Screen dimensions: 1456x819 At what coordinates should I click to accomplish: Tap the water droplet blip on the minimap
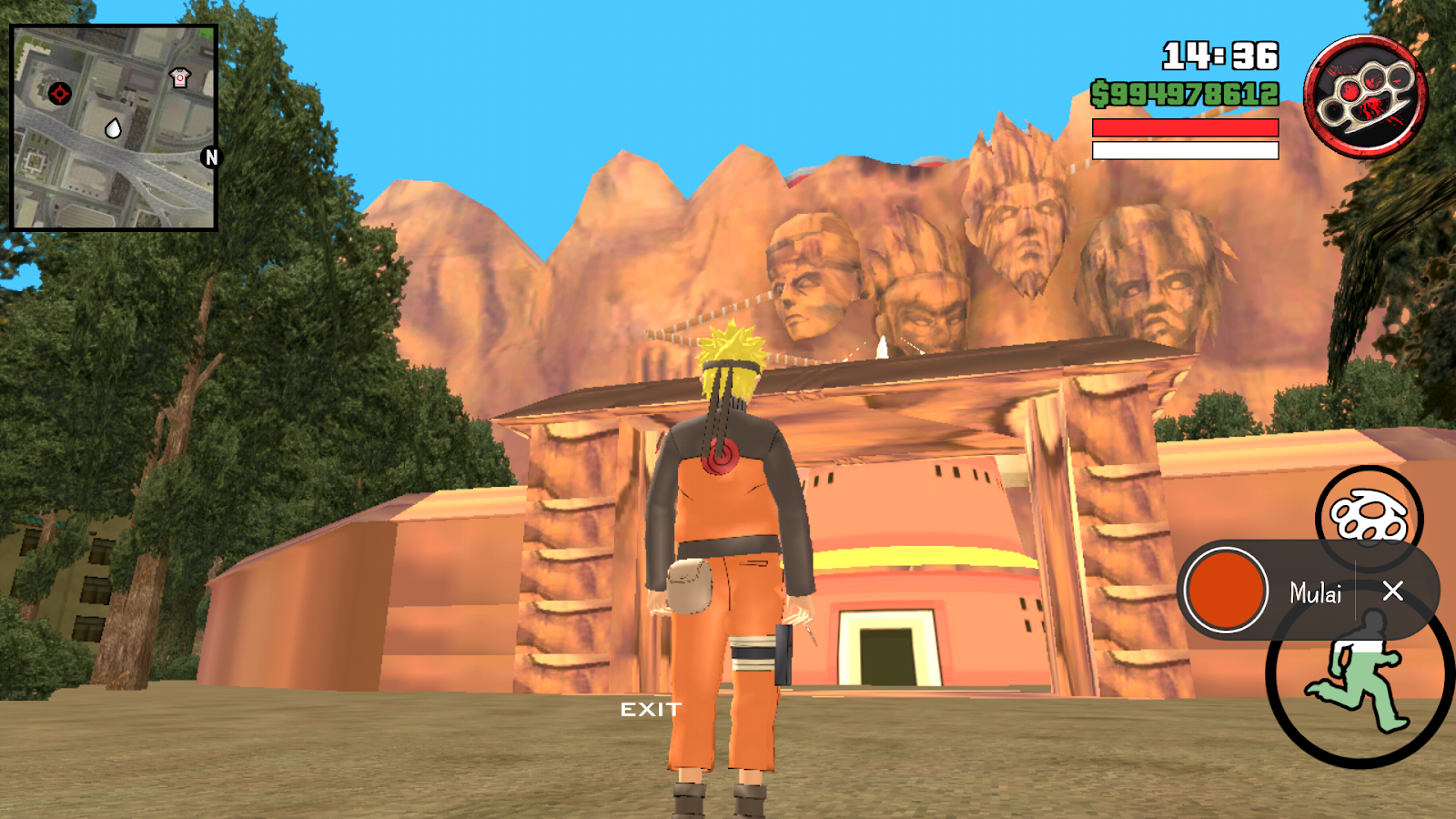coord(113,128)
